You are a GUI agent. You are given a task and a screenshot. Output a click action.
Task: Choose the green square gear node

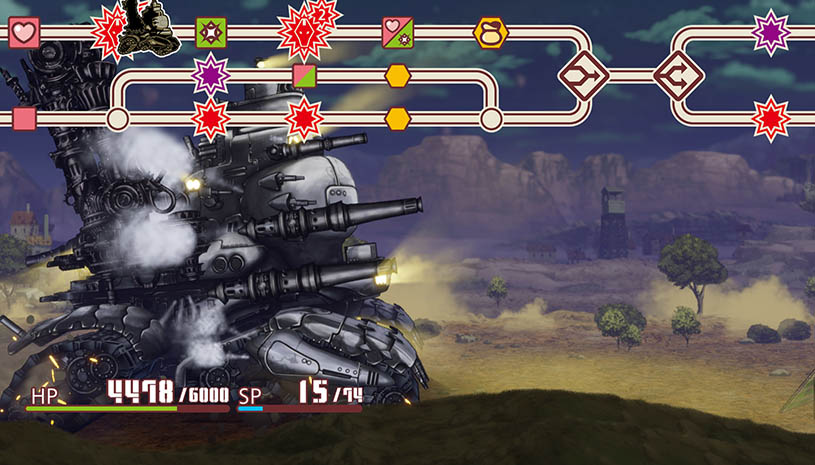tap(211, 32)
